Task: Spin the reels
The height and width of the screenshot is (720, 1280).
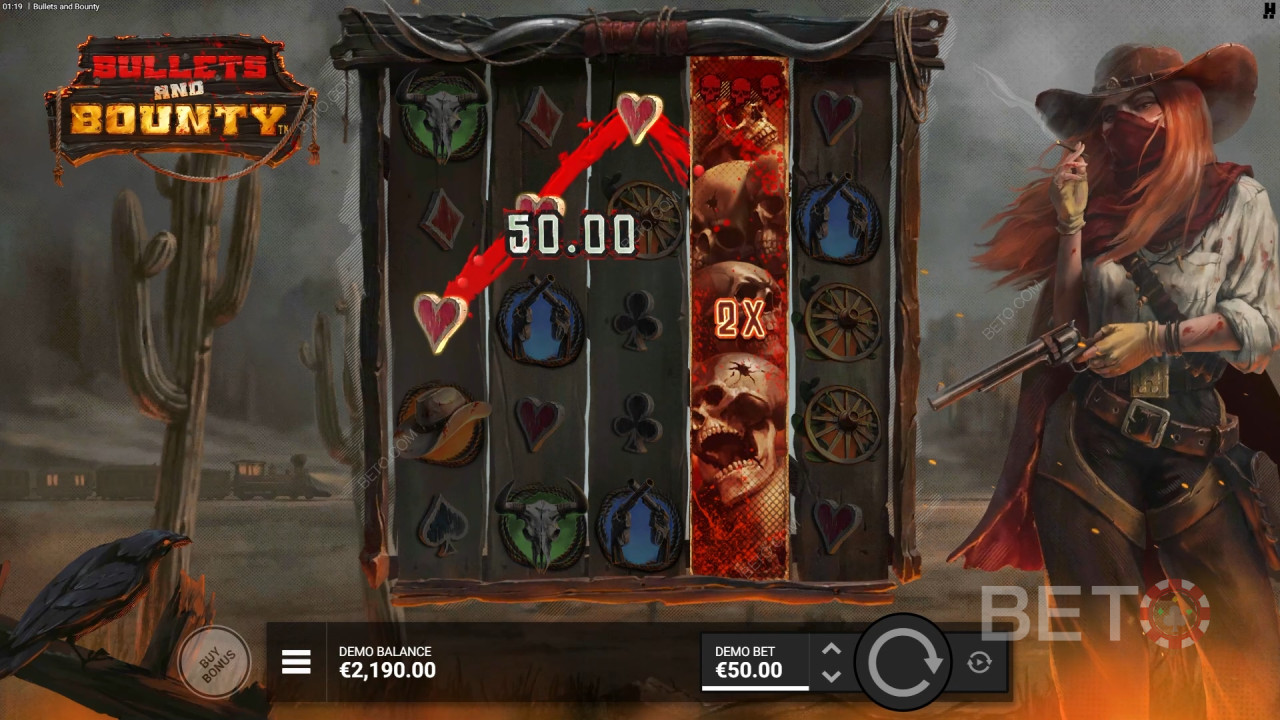Action: pos(905,662)
